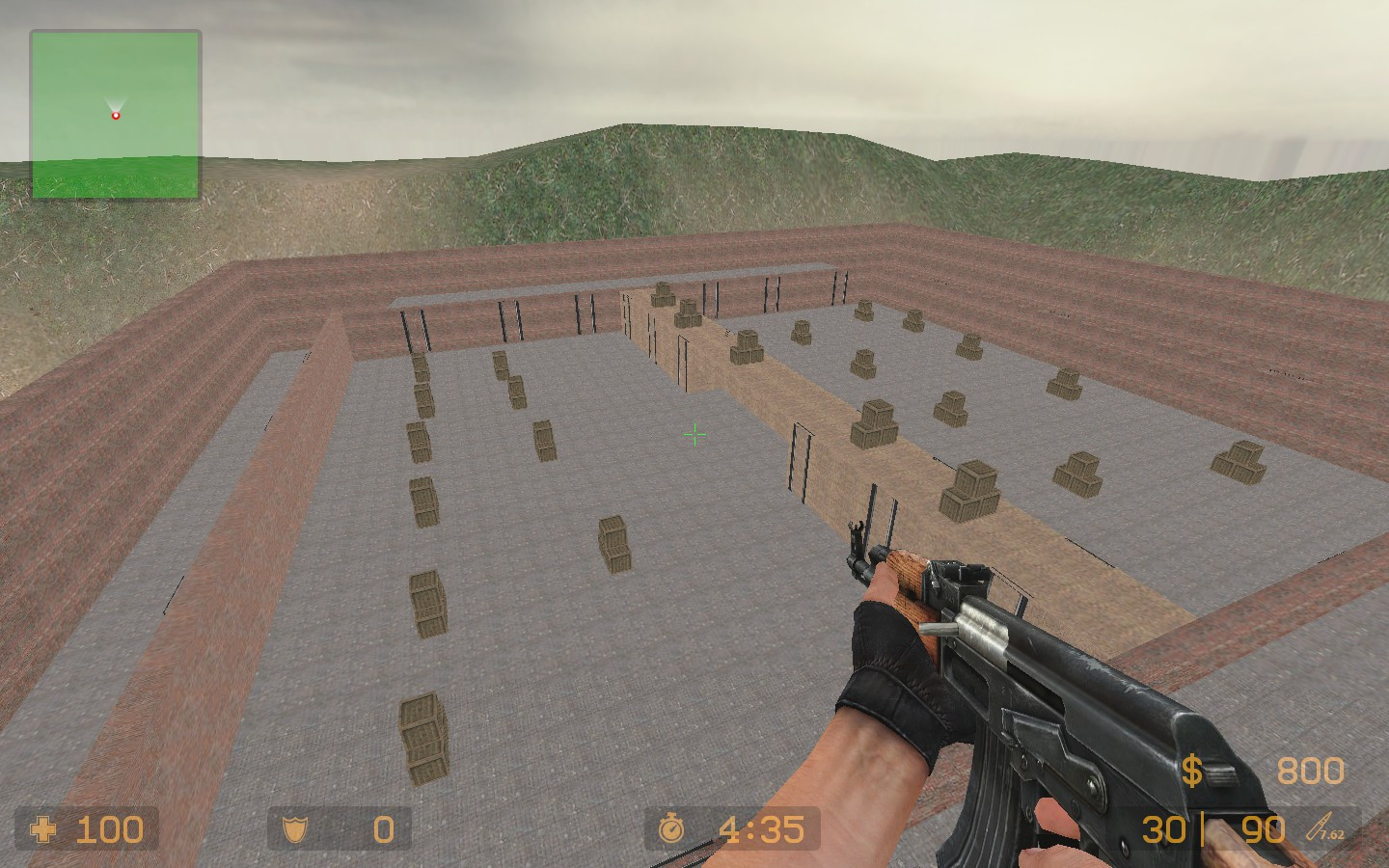Click the stopwatch icon beside the round timer
The image size is (1389, 868).
click(x=673, y=828)
